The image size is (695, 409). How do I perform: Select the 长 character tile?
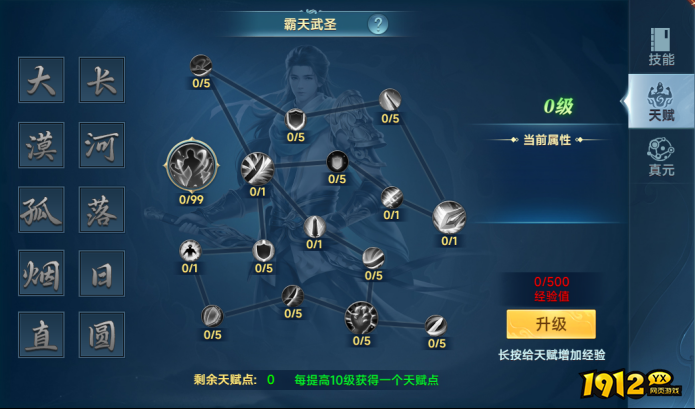pyautogui.click(x=102, y=80)
